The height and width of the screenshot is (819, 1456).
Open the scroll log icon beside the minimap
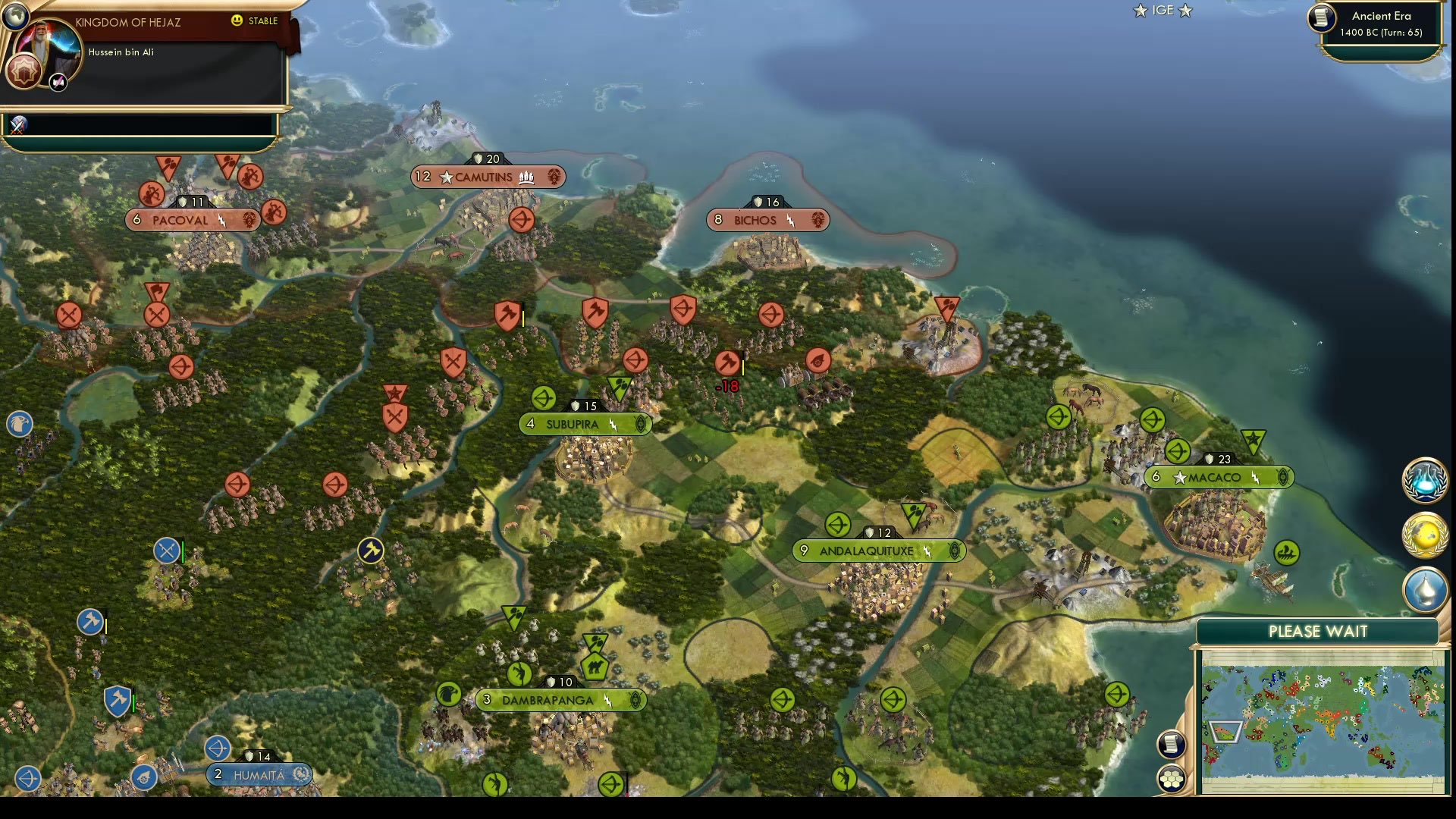[x=1171, y=743]
